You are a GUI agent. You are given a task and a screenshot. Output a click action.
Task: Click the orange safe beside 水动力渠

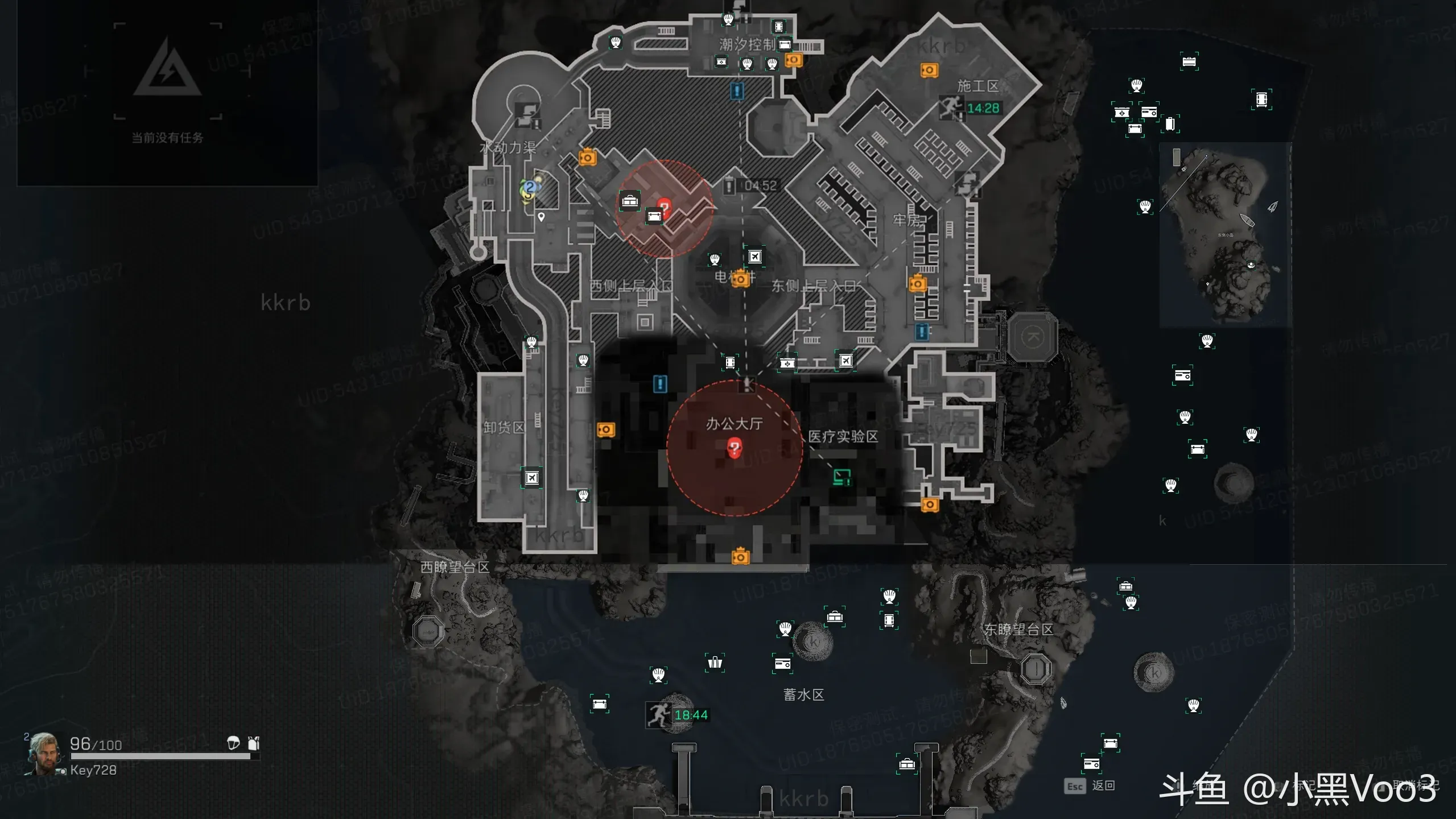[x=587, y=157]
